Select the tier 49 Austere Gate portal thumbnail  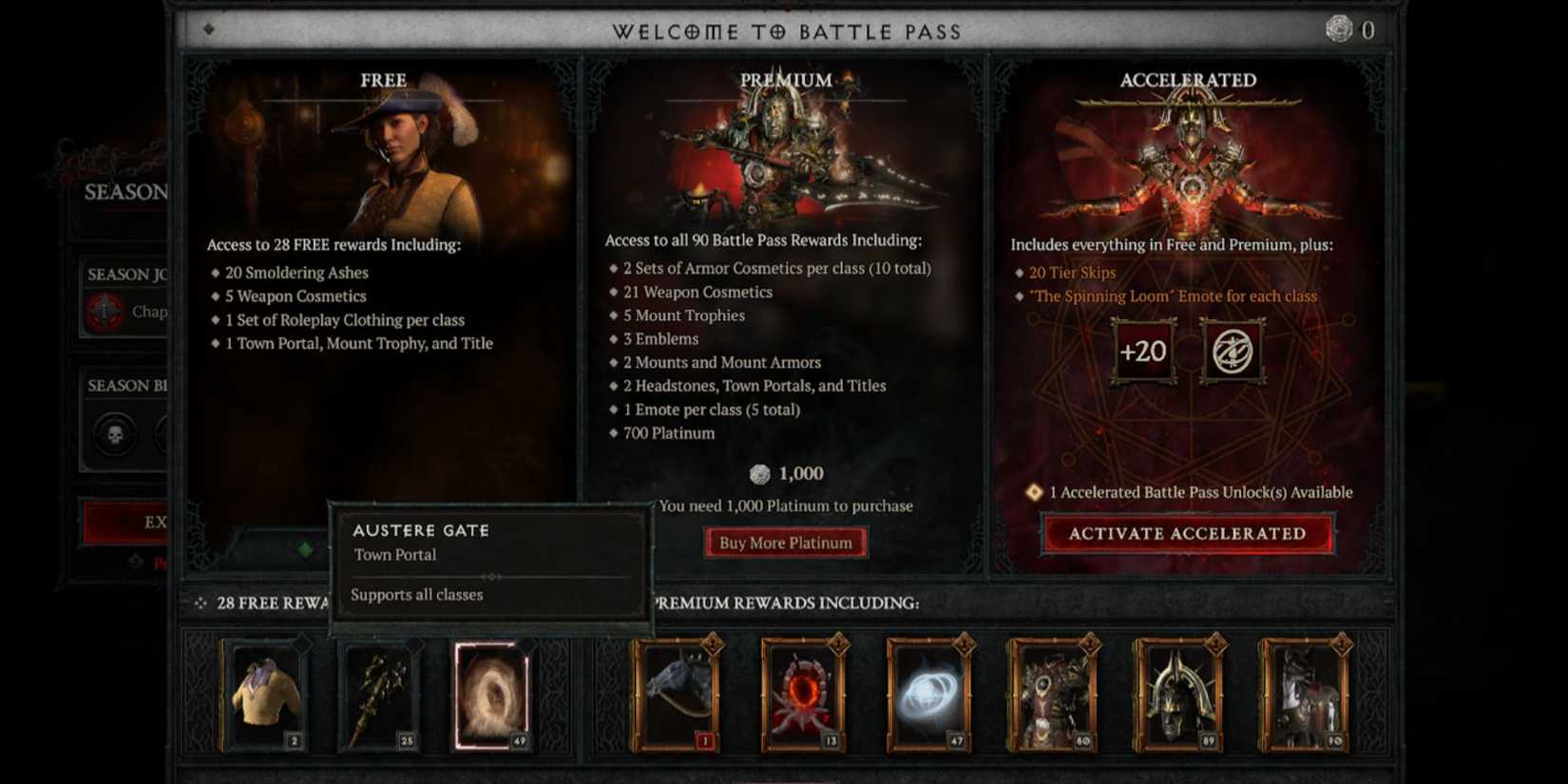coord(491,695)
